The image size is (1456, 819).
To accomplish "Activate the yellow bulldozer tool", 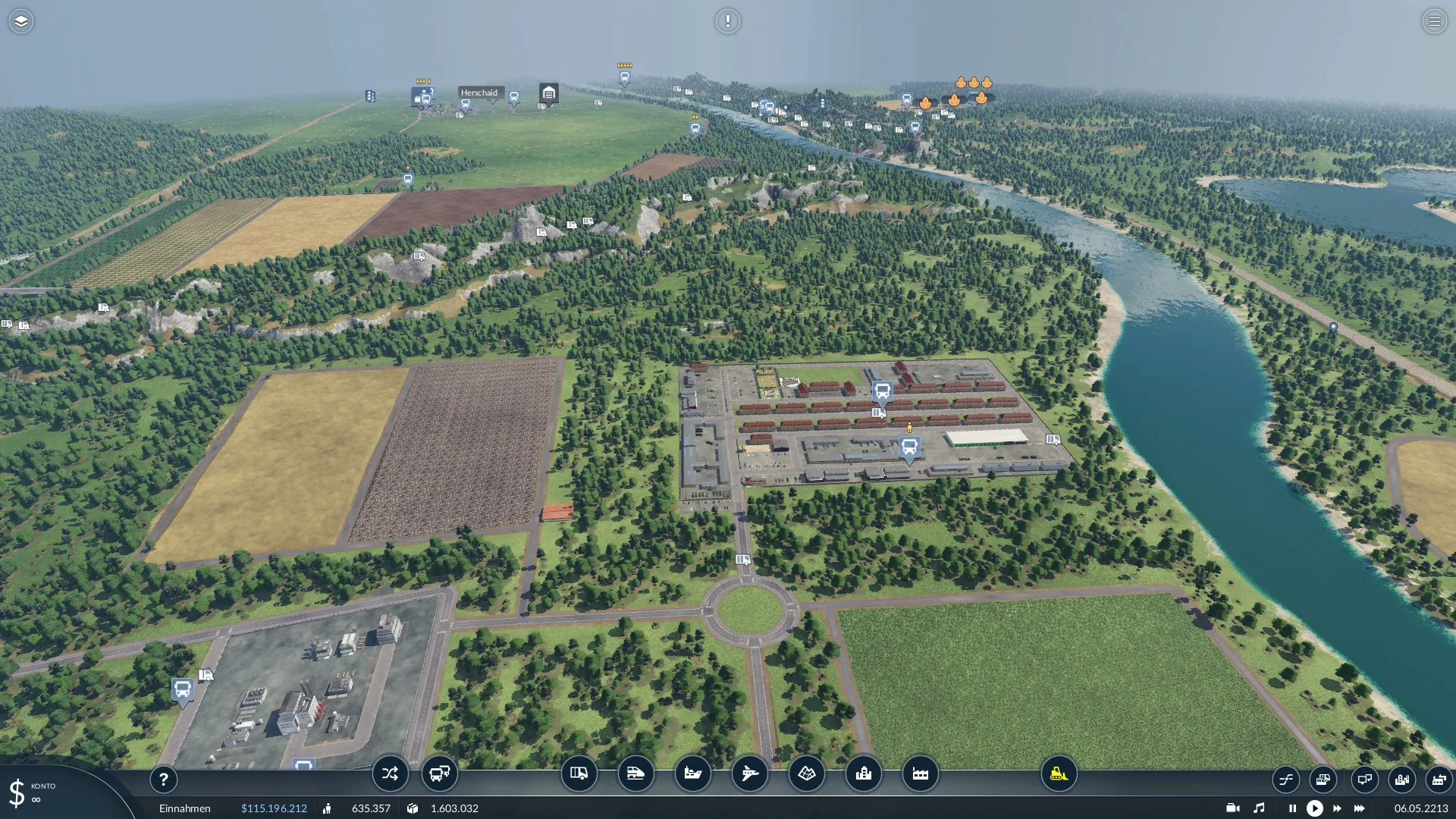I will [x=1059, y=773].
